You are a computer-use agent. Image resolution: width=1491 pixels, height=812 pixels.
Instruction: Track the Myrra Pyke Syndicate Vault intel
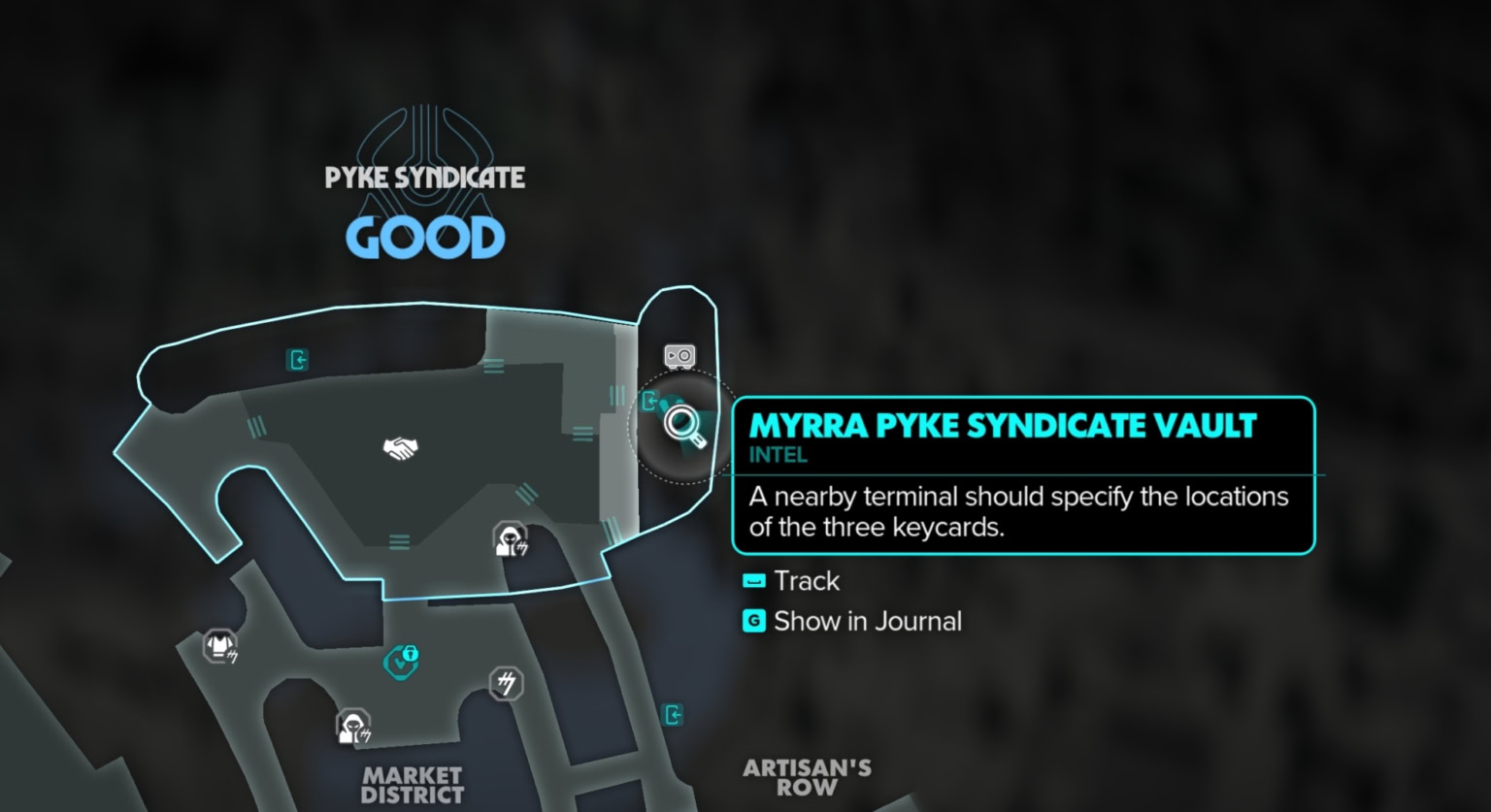click(x=807, y=580)
